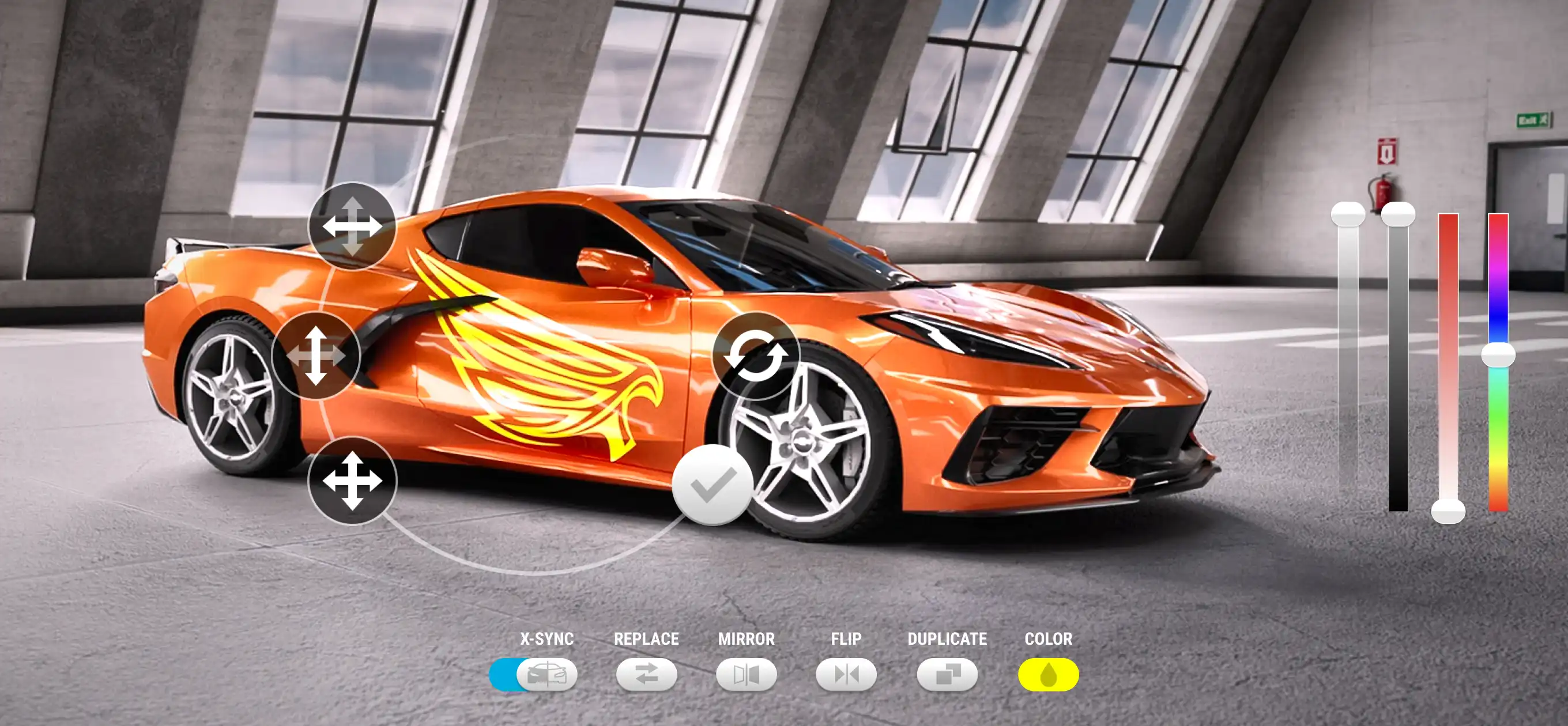Image resolution: width=1568 pixels, height=726 pixels.
Task: Click the MIRROR label
Action: [747, 639]
